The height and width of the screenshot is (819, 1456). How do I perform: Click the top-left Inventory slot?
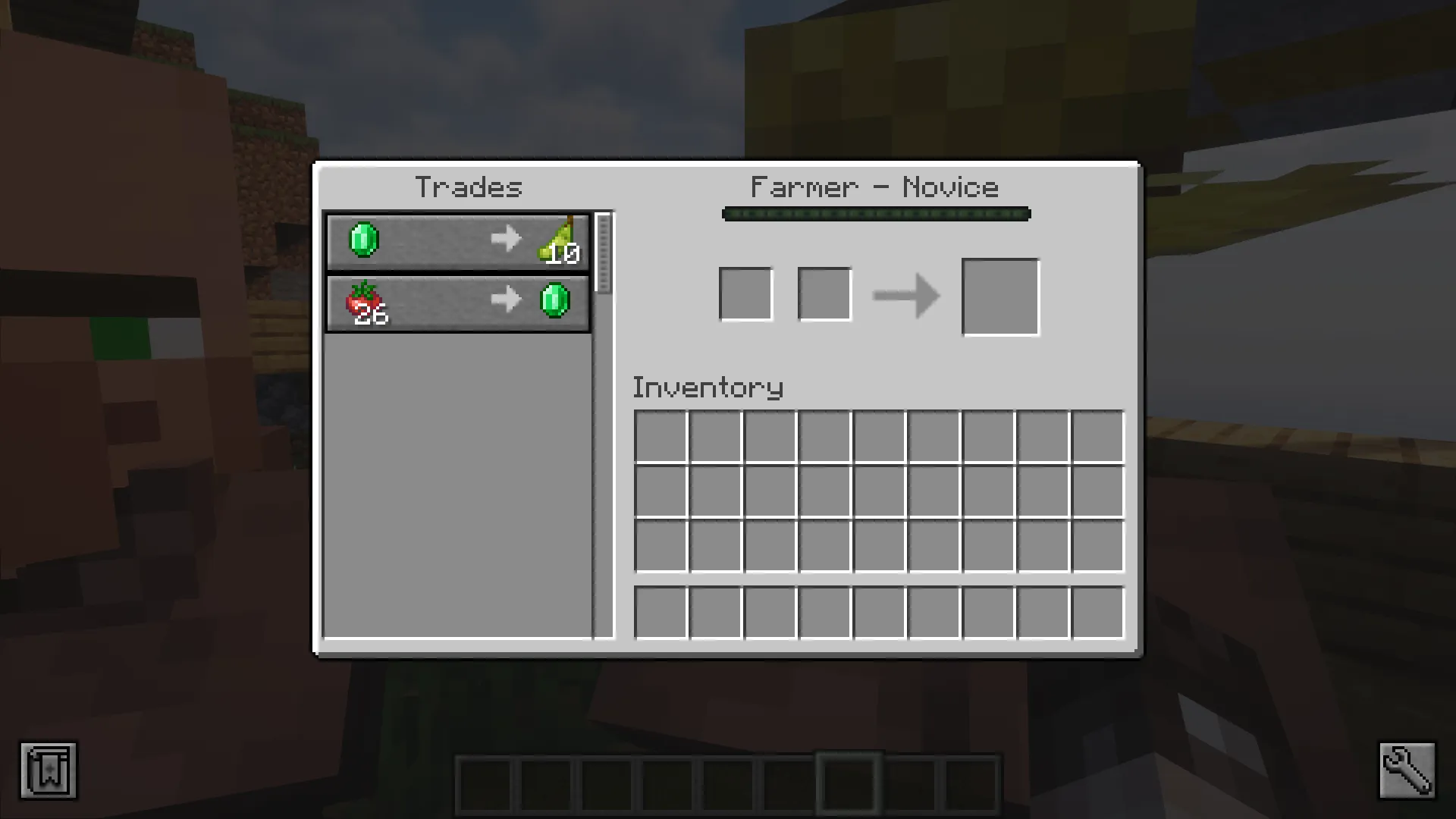[661, 434]
